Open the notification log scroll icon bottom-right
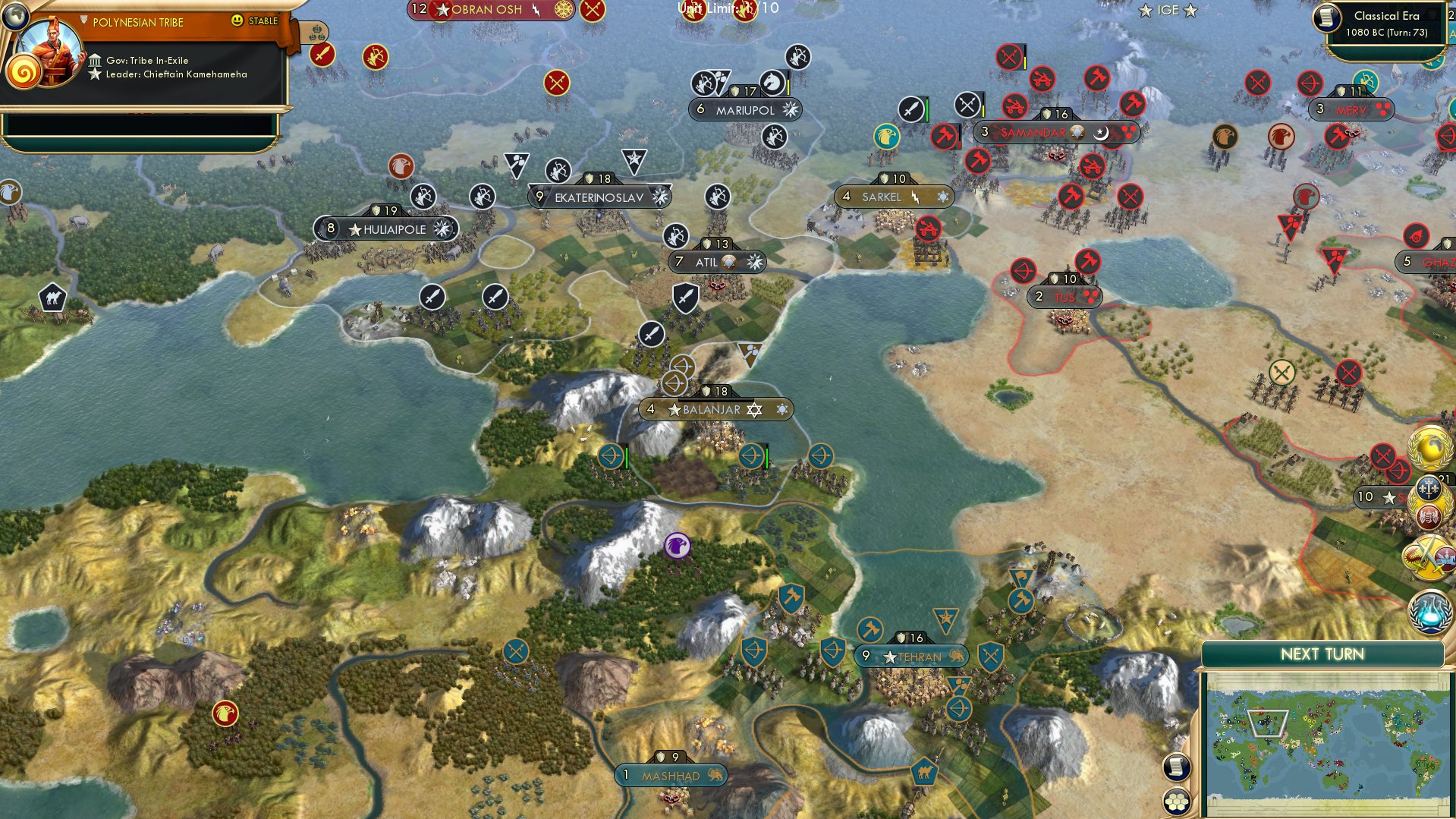This screenshot has height=819, width=1456. [x=1175, y=767]
